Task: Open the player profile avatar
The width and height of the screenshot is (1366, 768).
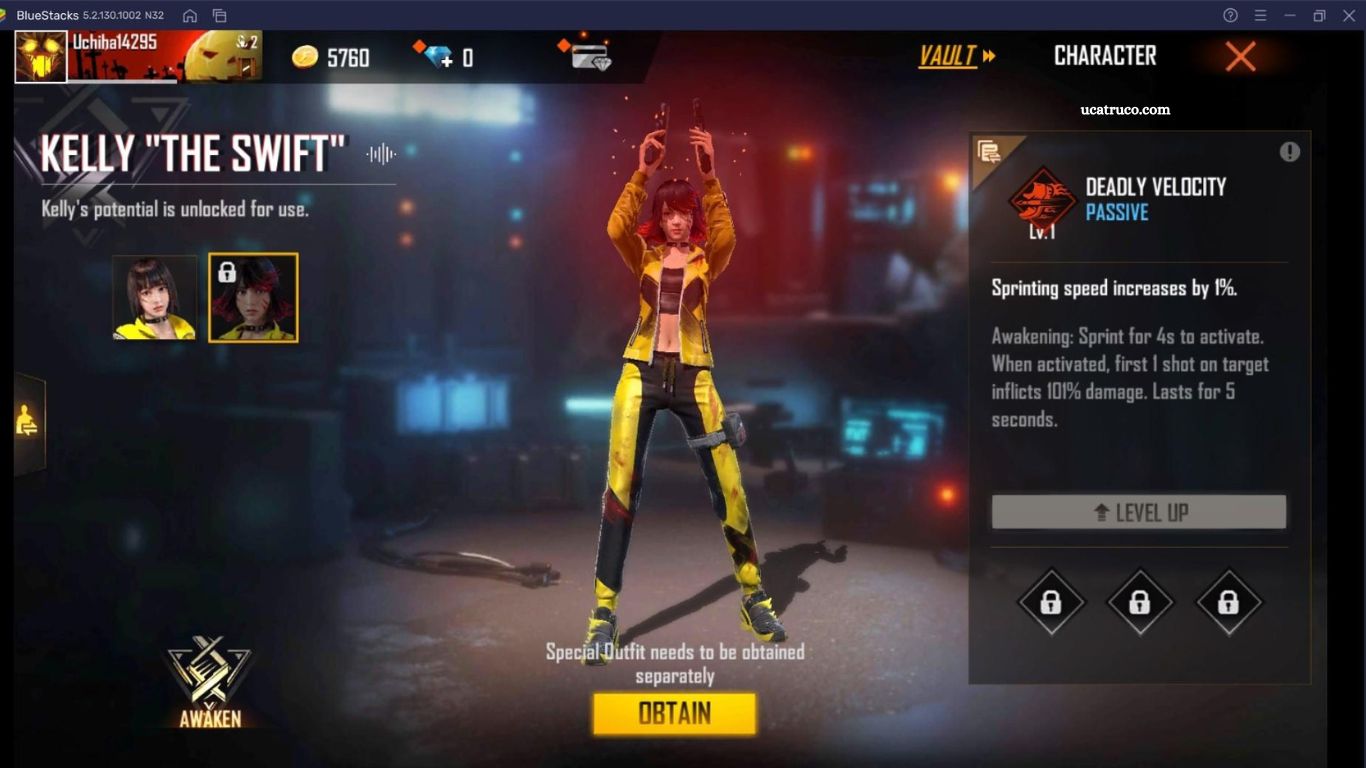Action: [41, 56]
